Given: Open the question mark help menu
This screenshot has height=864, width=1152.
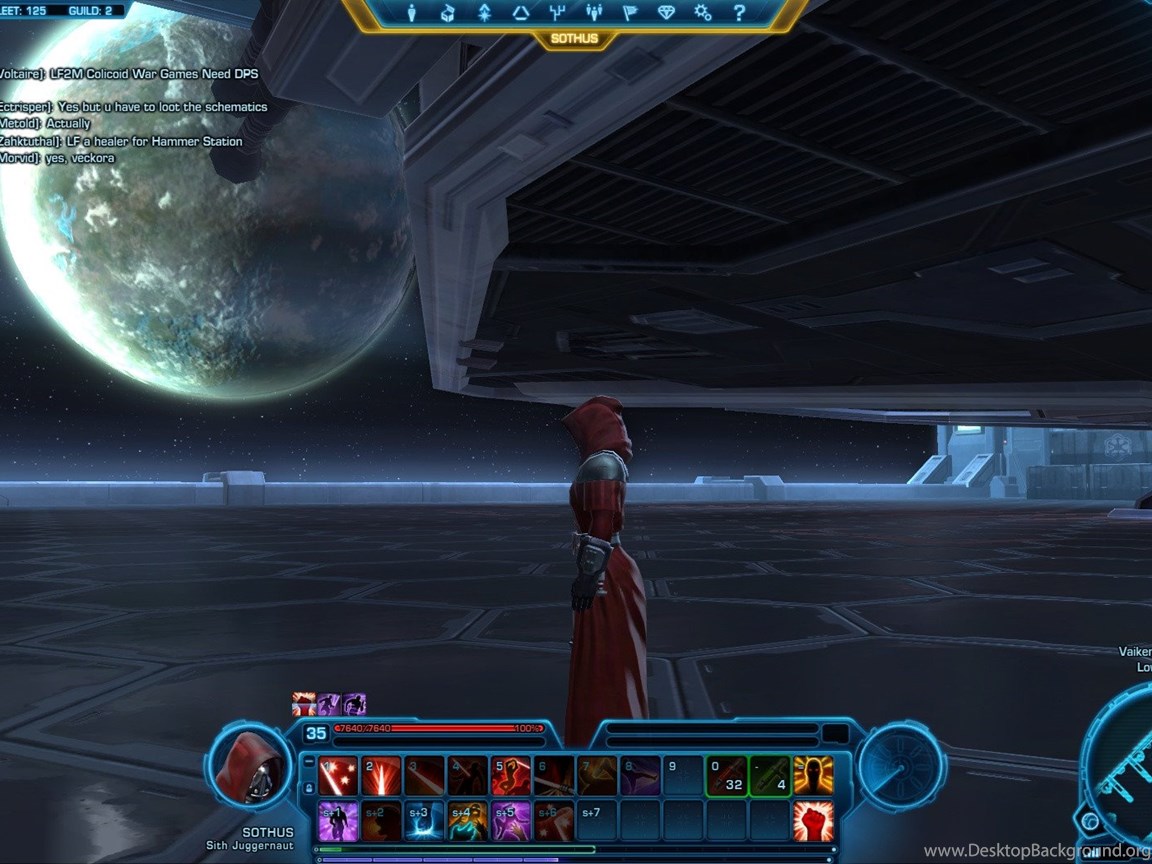Looking at the screenshot, I should pos(739,13).
